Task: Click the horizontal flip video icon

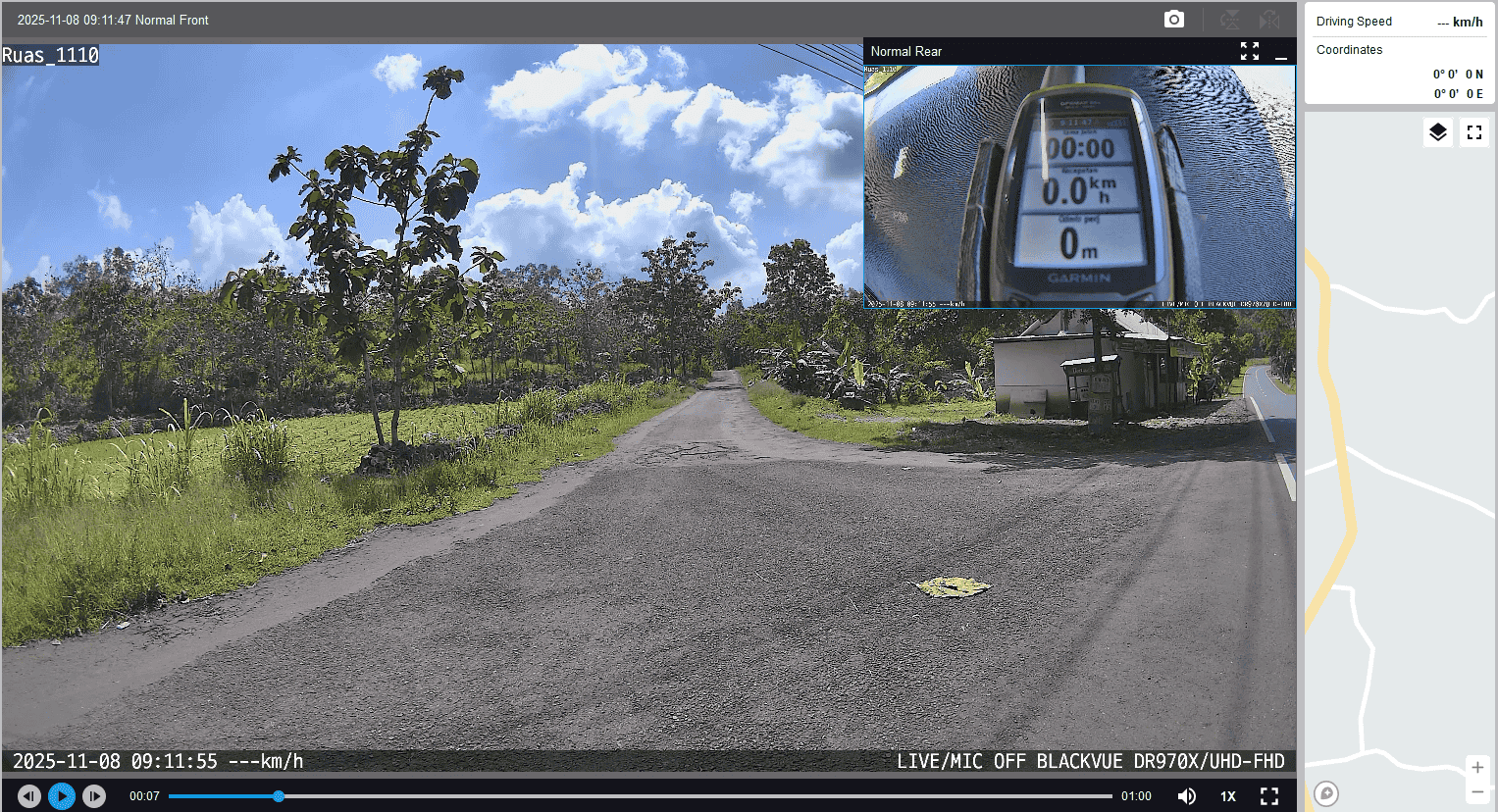Action: (1269, 20)
